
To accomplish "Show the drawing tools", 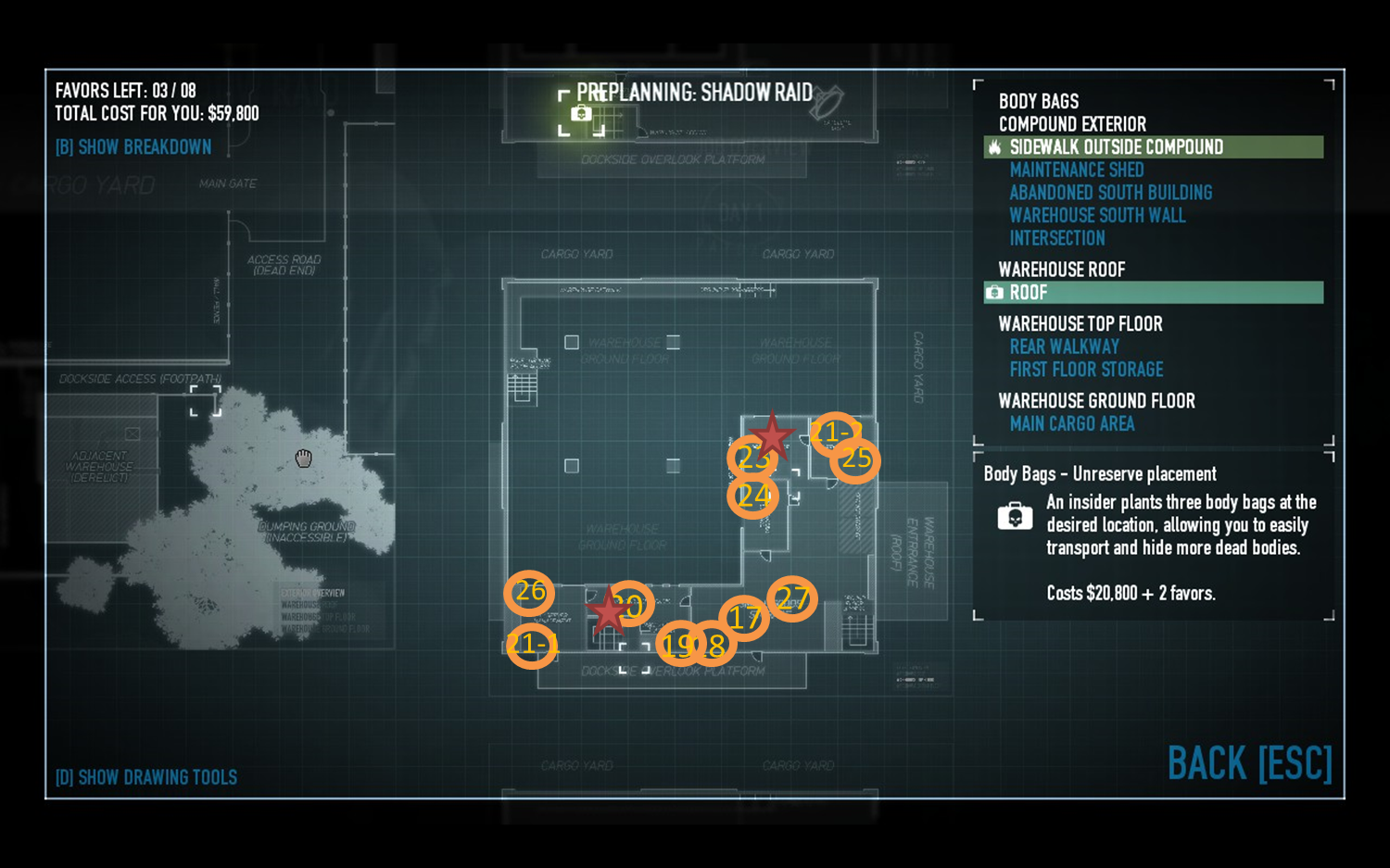I will coord(146,777).
